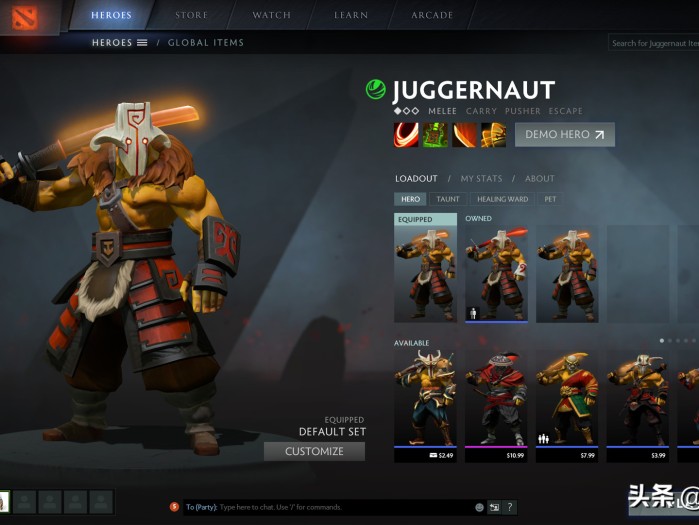699x525 pixels.
Task: Open the Global Items page
Action: (205, 43)
